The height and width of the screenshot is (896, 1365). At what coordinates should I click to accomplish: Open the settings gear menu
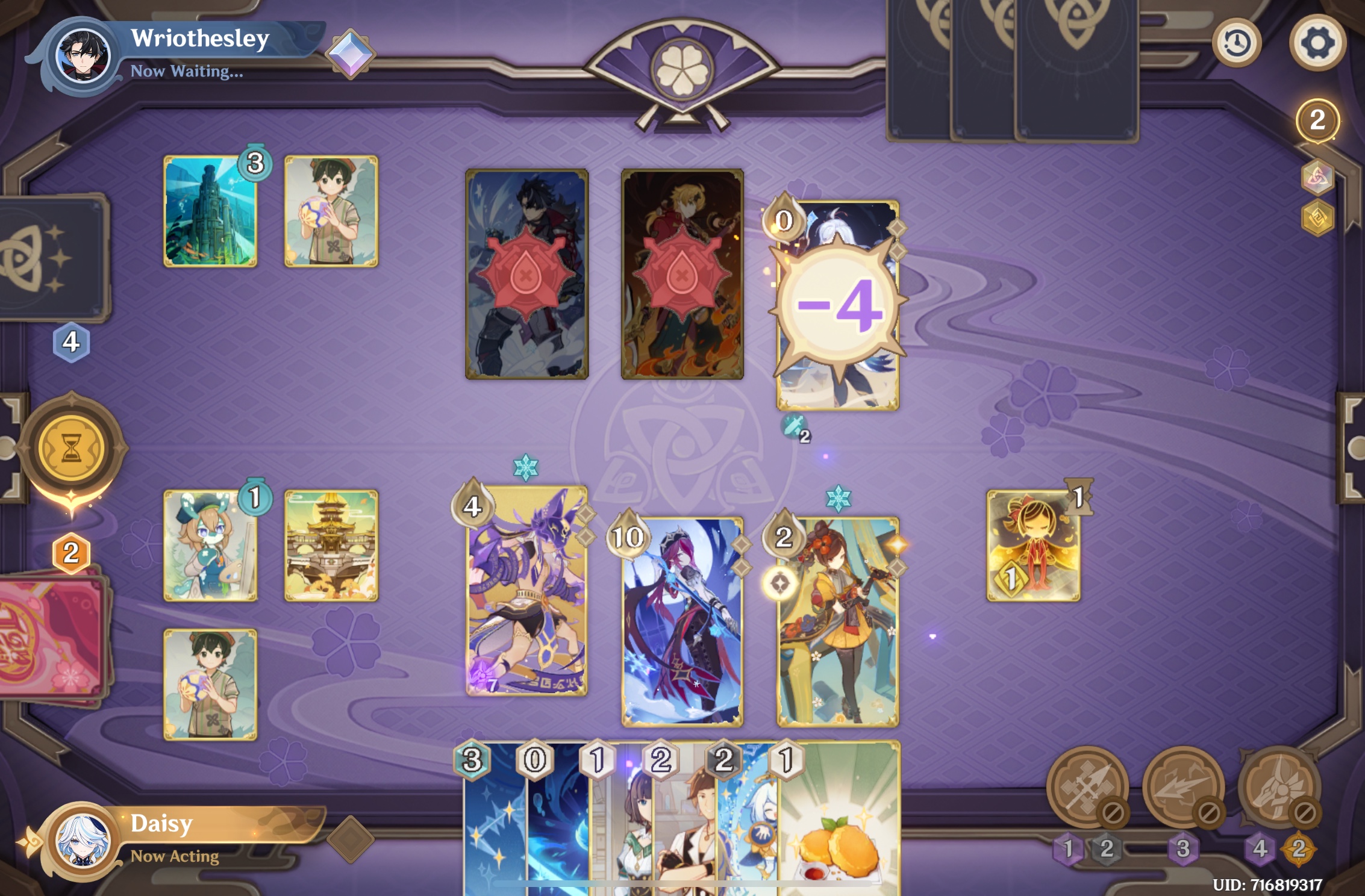pyautogui.click(x=1317, y=42)
